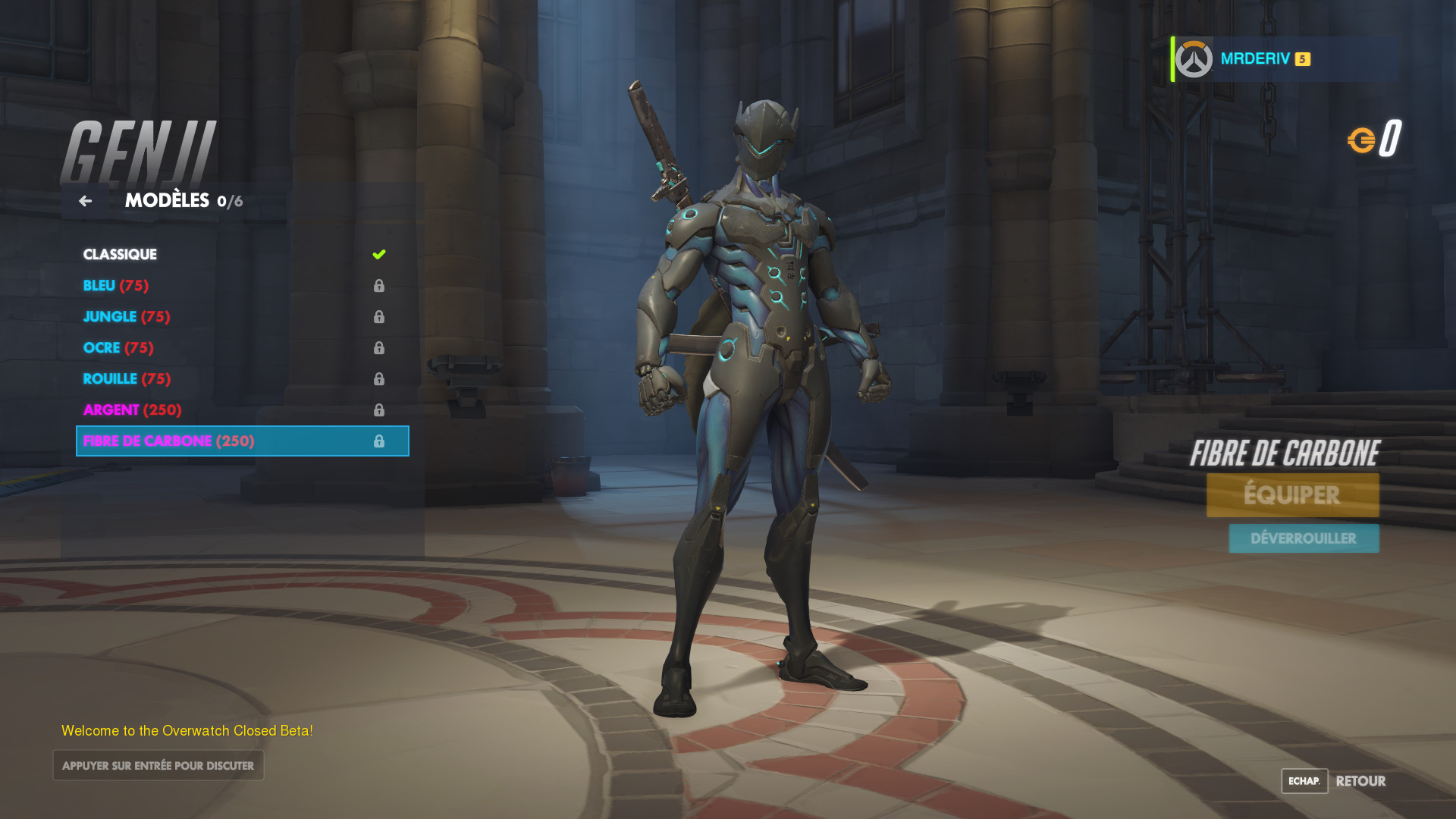Viewport: 1456px width, 819px height.
Task: Click the lock icon beside BLEU
Action: (379, 286)
